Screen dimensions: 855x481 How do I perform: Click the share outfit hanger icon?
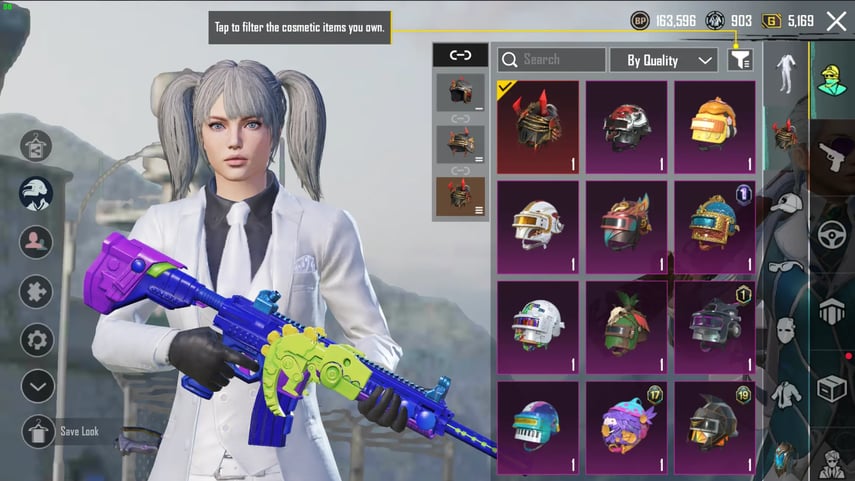[37, 145]
